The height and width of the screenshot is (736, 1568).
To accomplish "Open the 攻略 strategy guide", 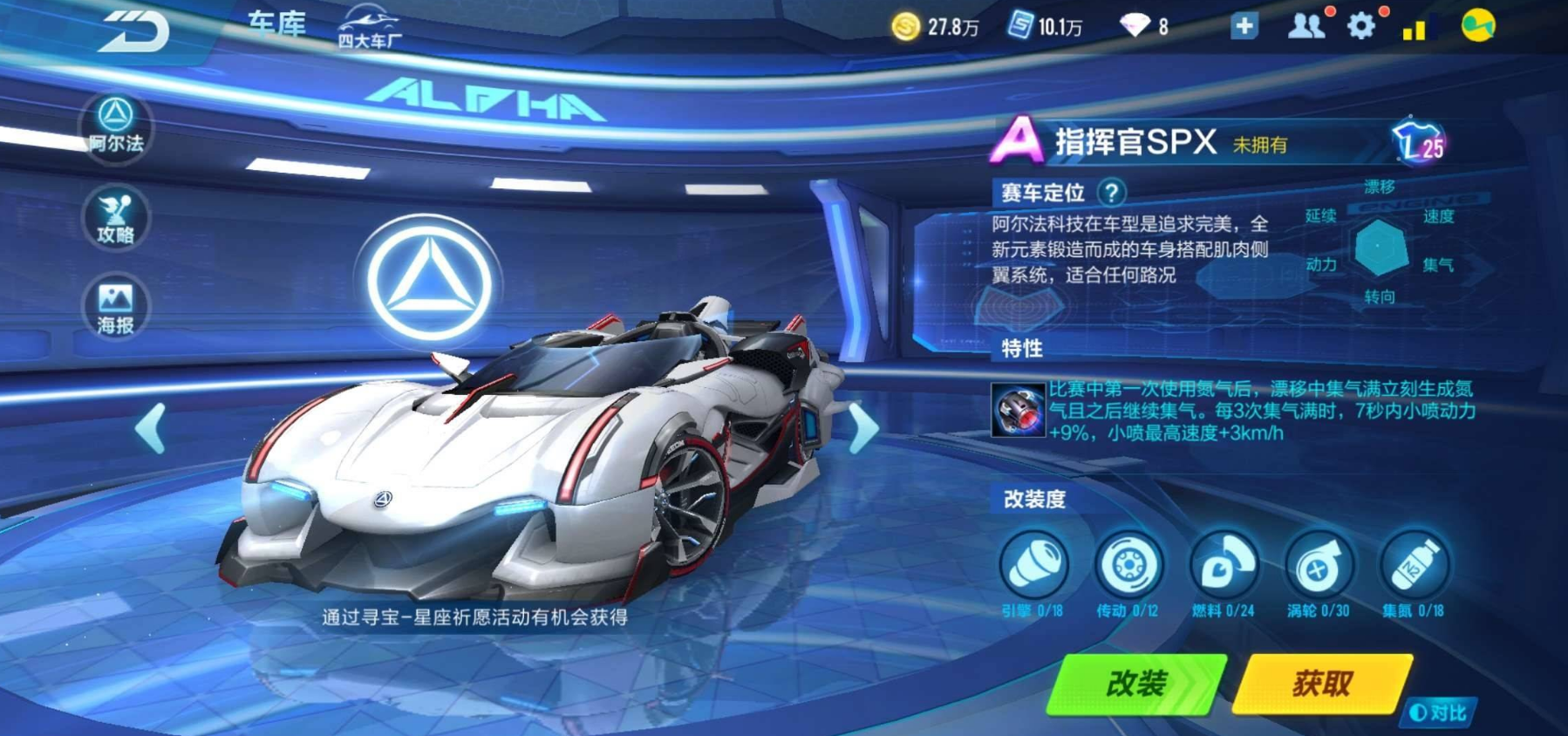I will click(x=116, y=219).
